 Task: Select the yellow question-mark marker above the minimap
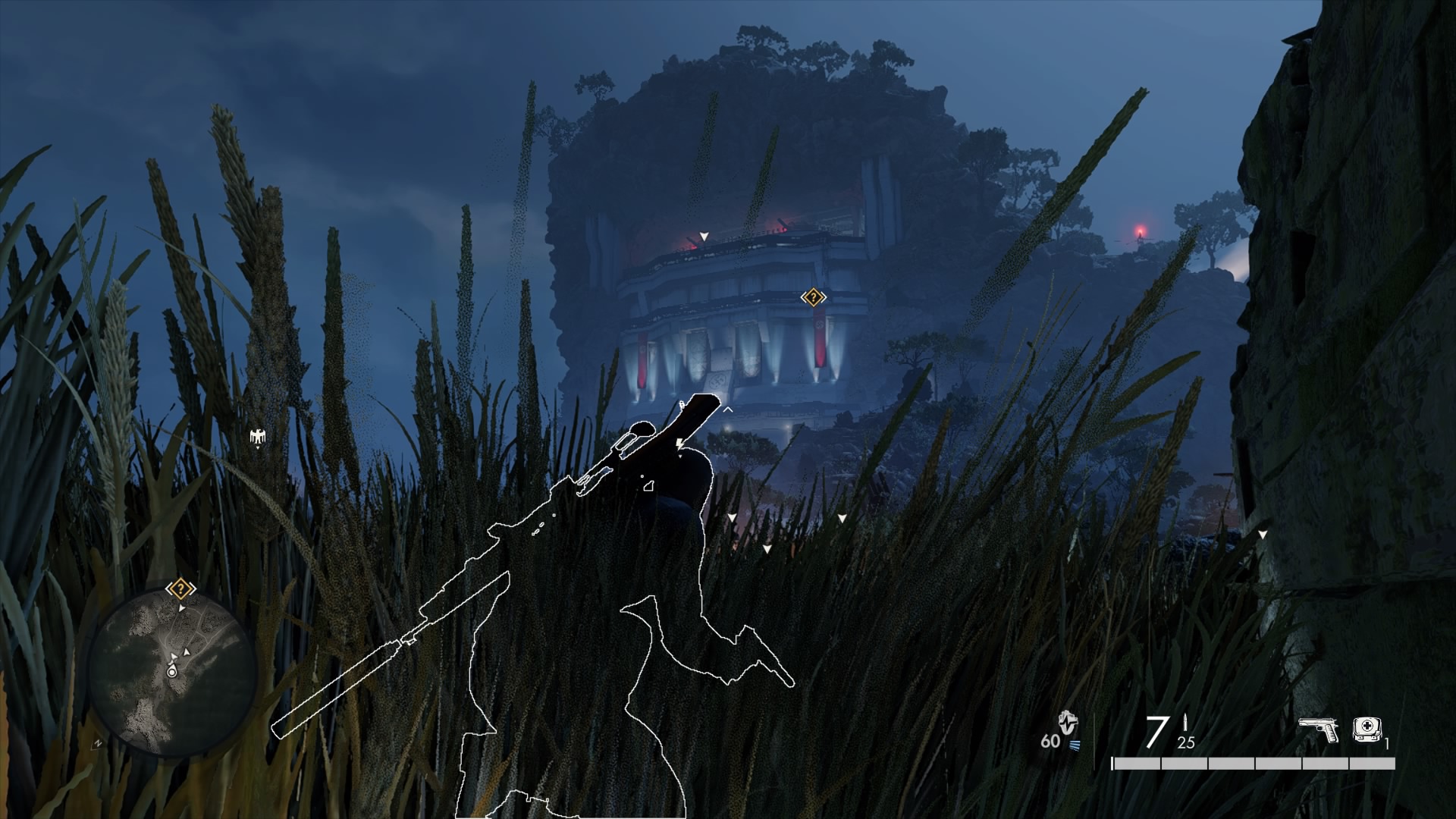(180, 588)
